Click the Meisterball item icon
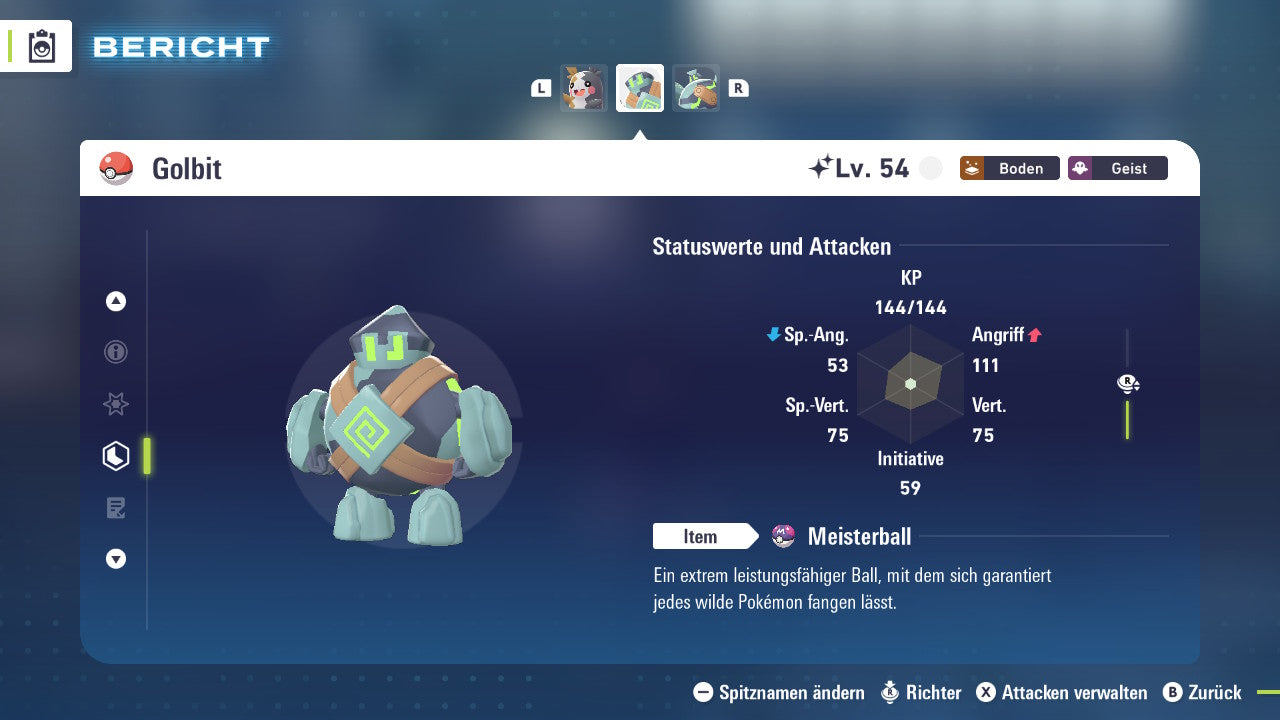Screen dimensions: 1280x720 781,536
